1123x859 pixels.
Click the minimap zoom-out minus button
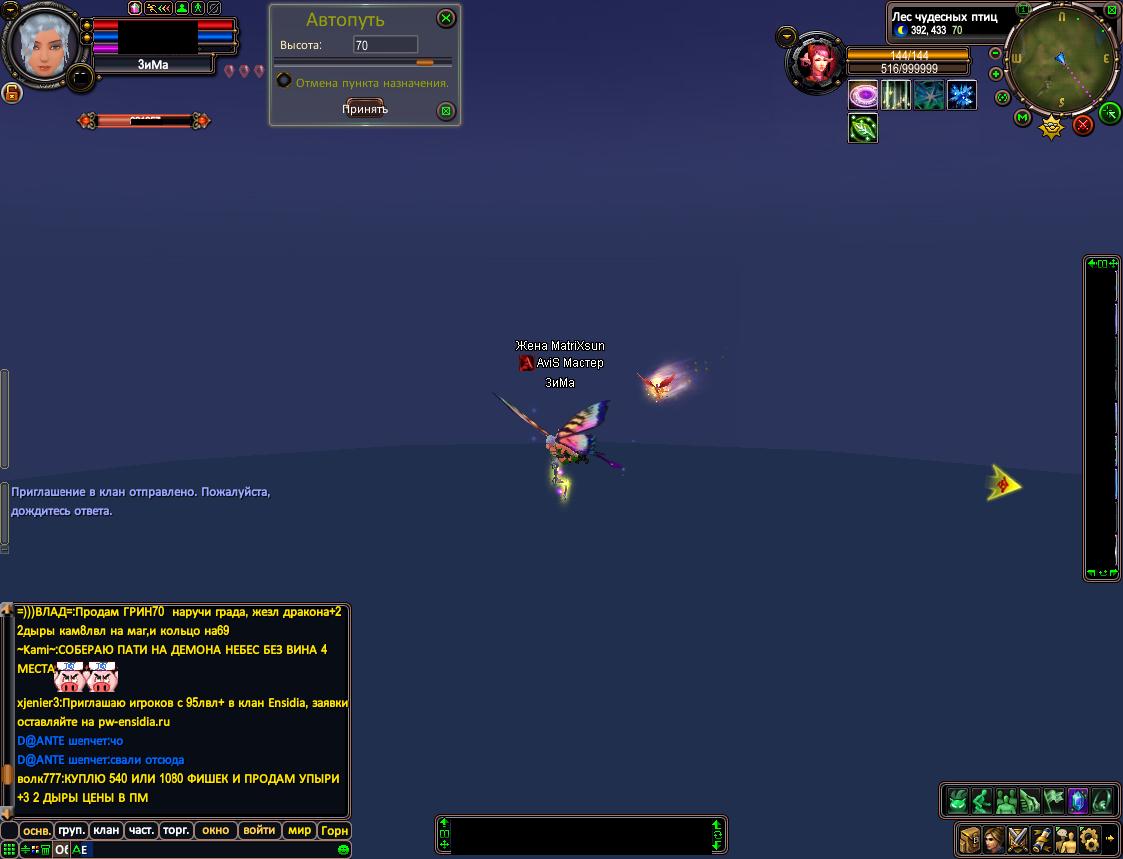996,53
